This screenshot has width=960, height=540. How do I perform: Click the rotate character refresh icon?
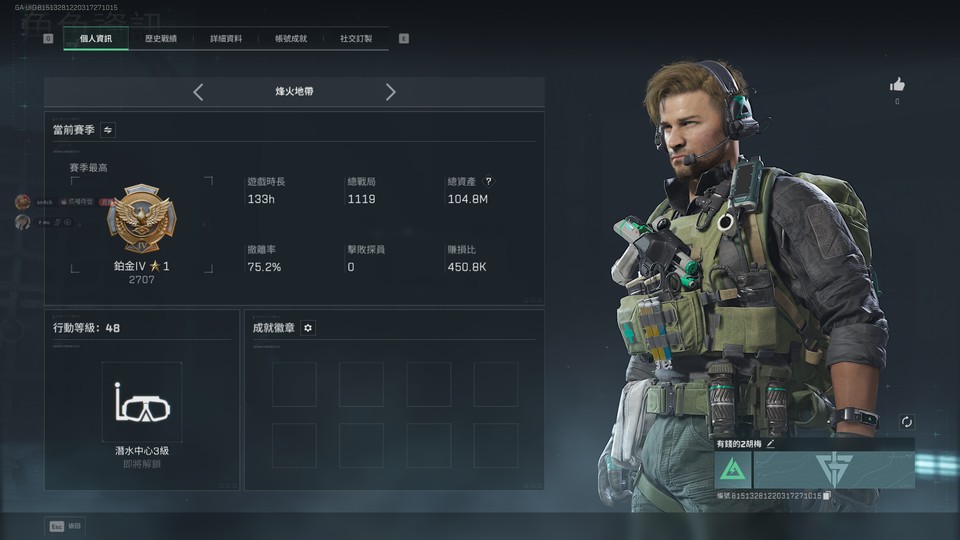906,422
